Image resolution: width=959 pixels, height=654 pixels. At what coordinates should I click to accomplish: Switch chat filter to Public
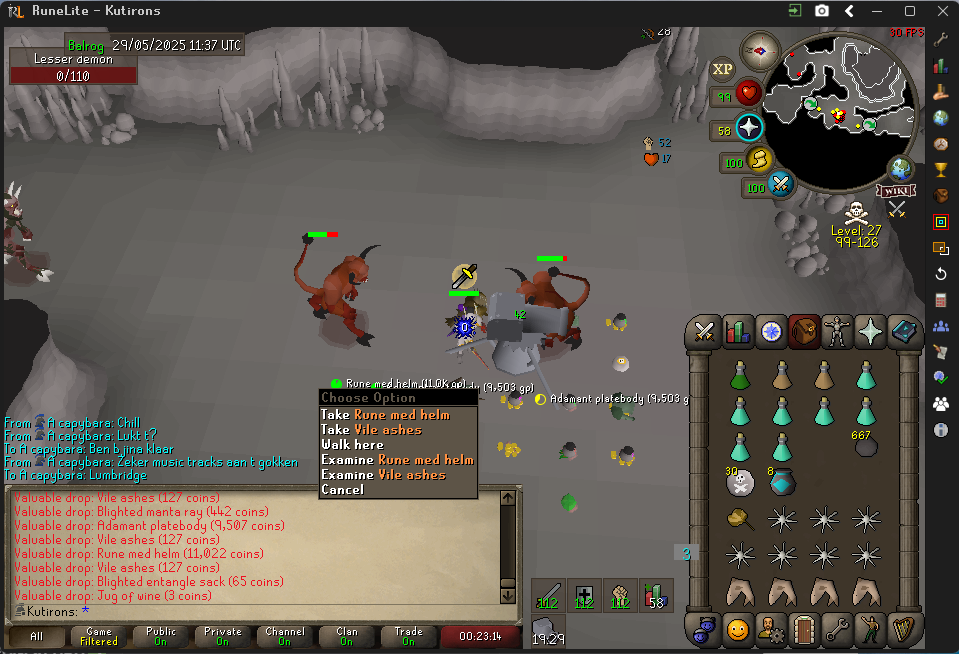coord(161,636)
